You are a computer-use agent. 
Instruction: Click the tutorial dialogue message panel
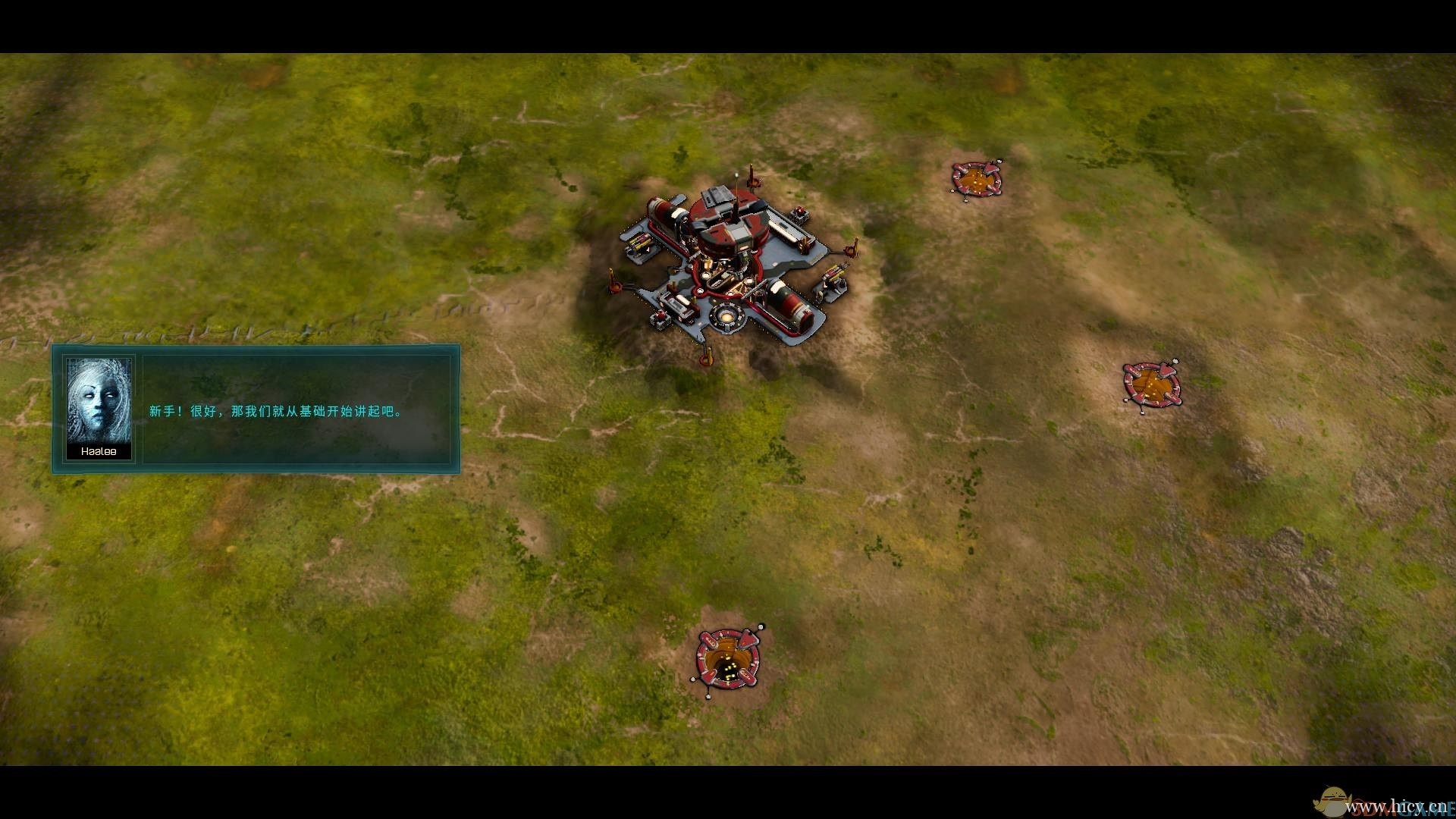[x=300, y=409]
